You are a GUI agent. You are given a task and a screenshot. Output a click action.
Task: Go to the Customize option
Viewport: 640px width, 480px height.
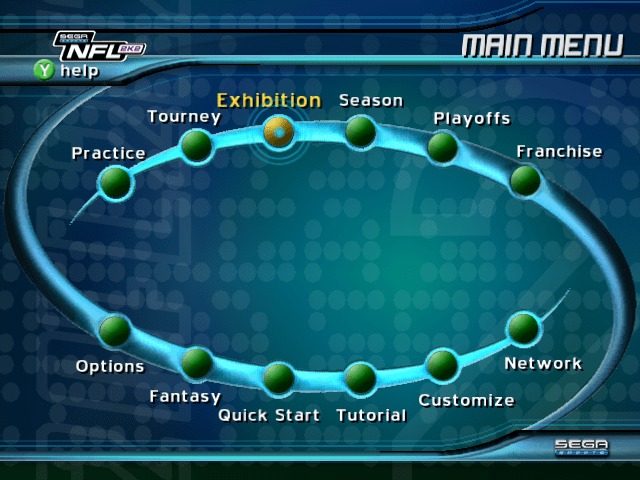442,363
